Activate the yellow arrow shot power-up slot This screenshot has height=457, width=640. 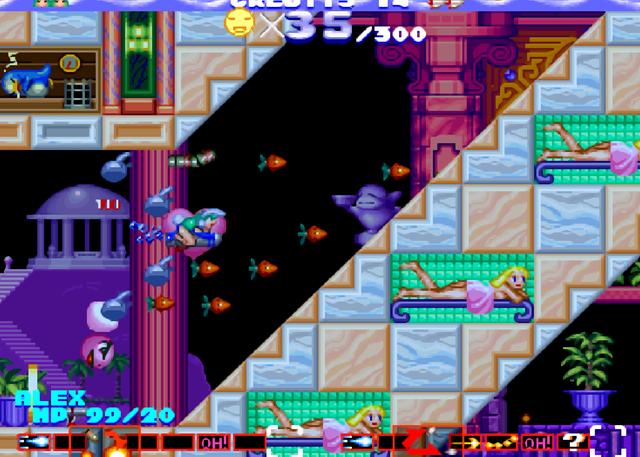[465, 441]
